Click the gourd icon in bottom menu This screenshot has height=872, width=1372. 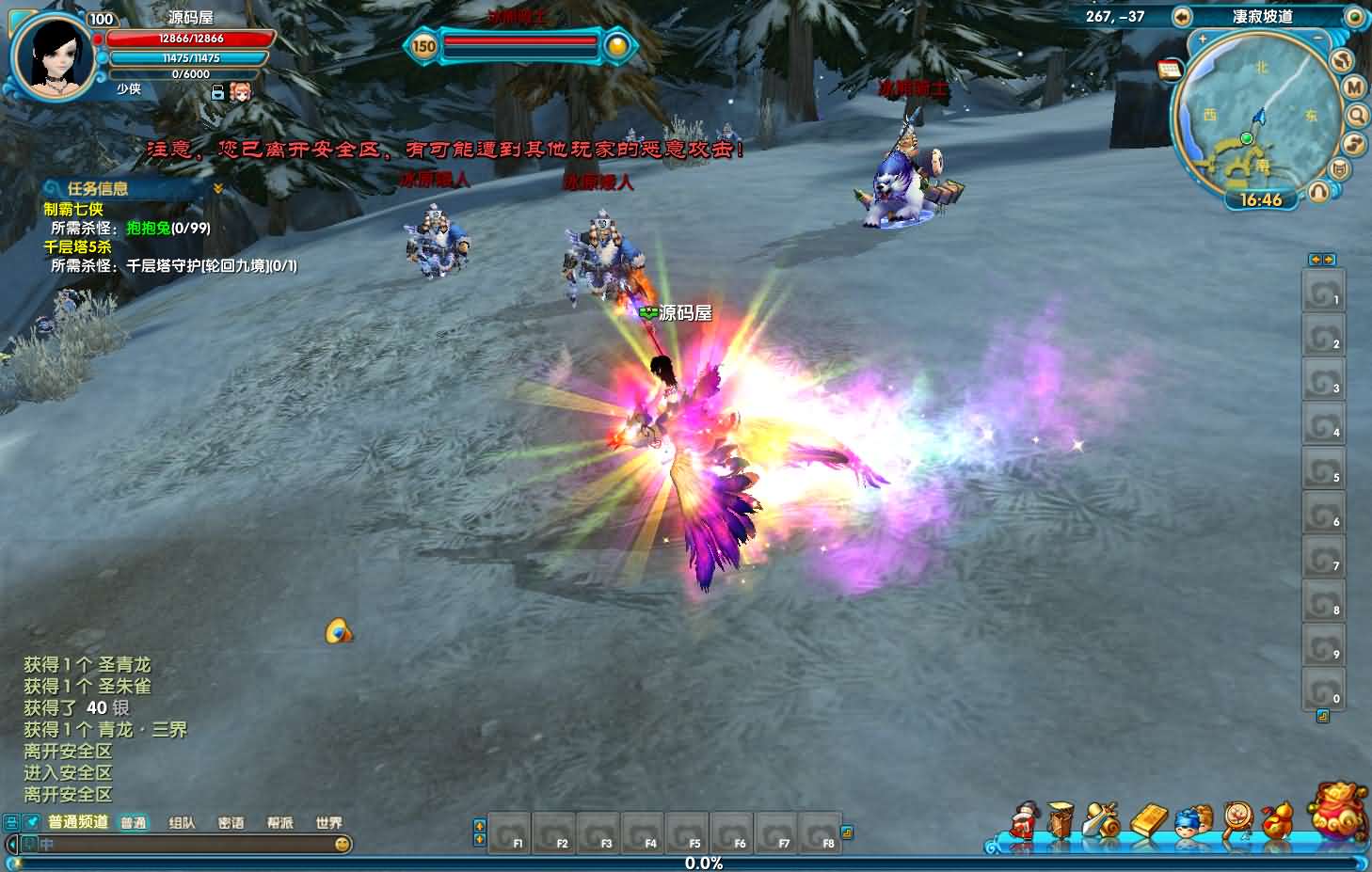click(x=1277, y=821)
